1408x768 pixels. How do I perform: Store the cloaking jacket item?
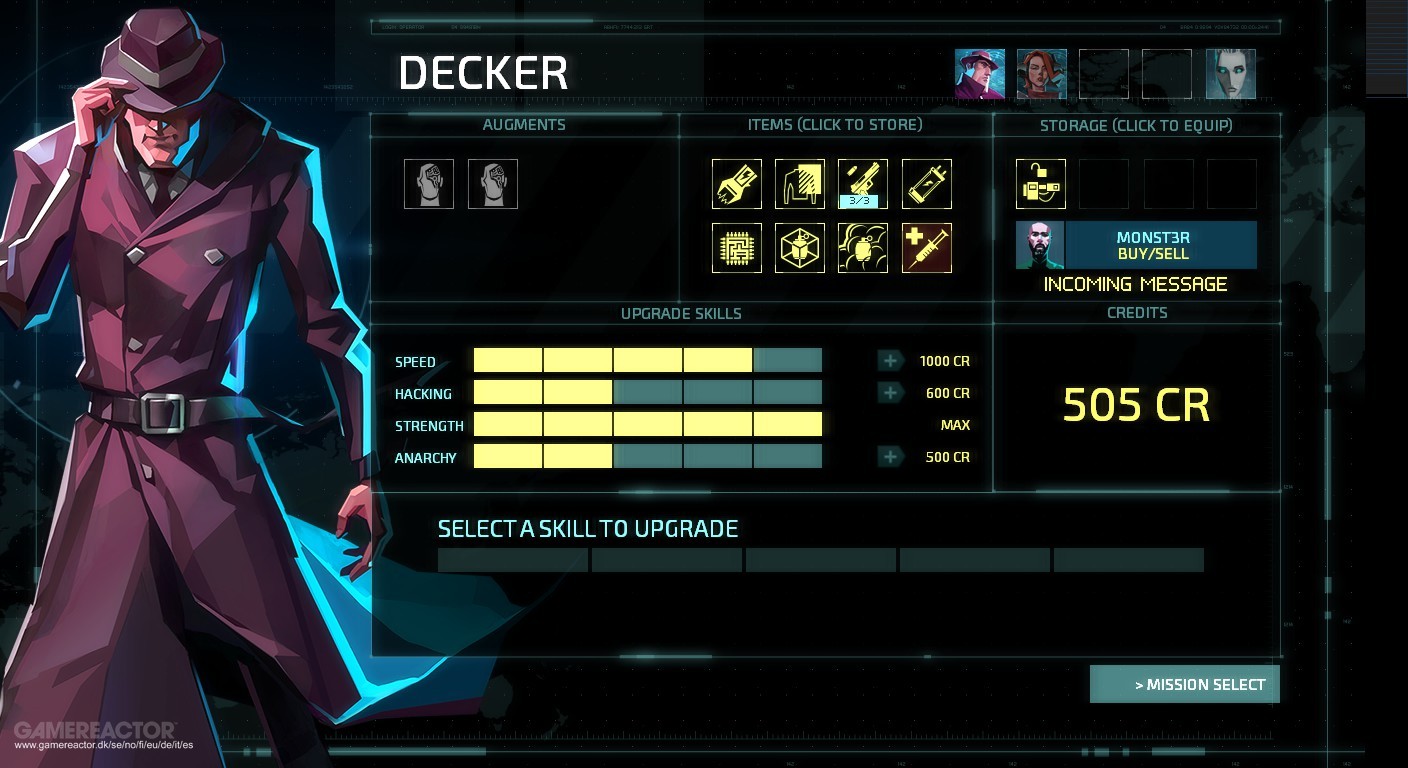pyautogui.click(x=800, y=184)
